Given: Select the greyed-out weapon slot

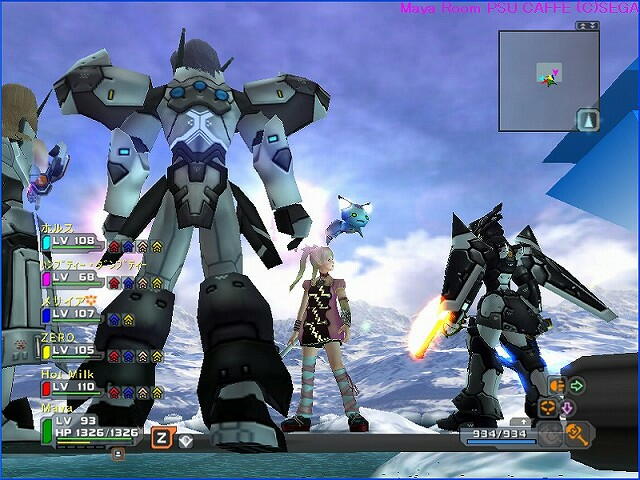Looking at the screenshot, I should click(548, 434).
